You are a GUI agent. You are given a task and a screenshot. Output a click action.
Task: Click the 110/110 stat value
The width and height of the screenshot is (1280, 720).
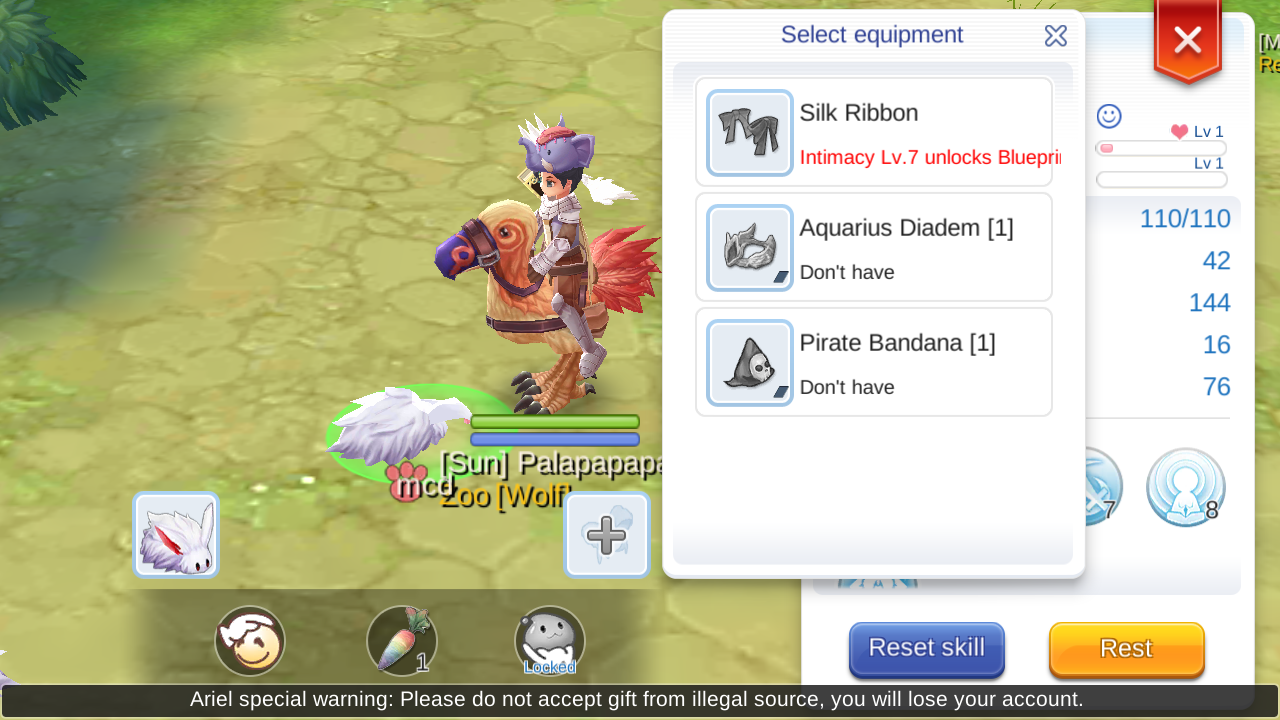click(1185, 218)
